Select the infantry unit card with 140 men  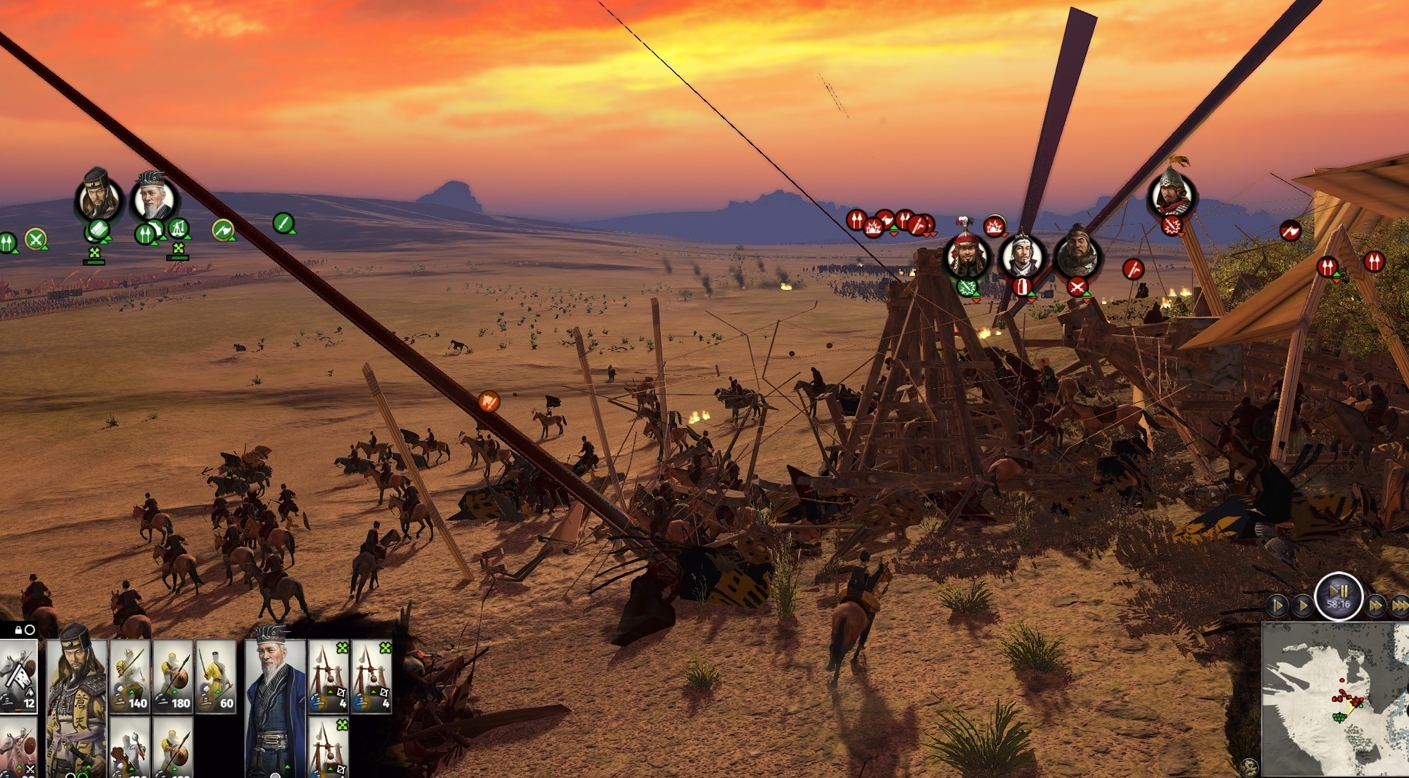(x=130, y=677)
